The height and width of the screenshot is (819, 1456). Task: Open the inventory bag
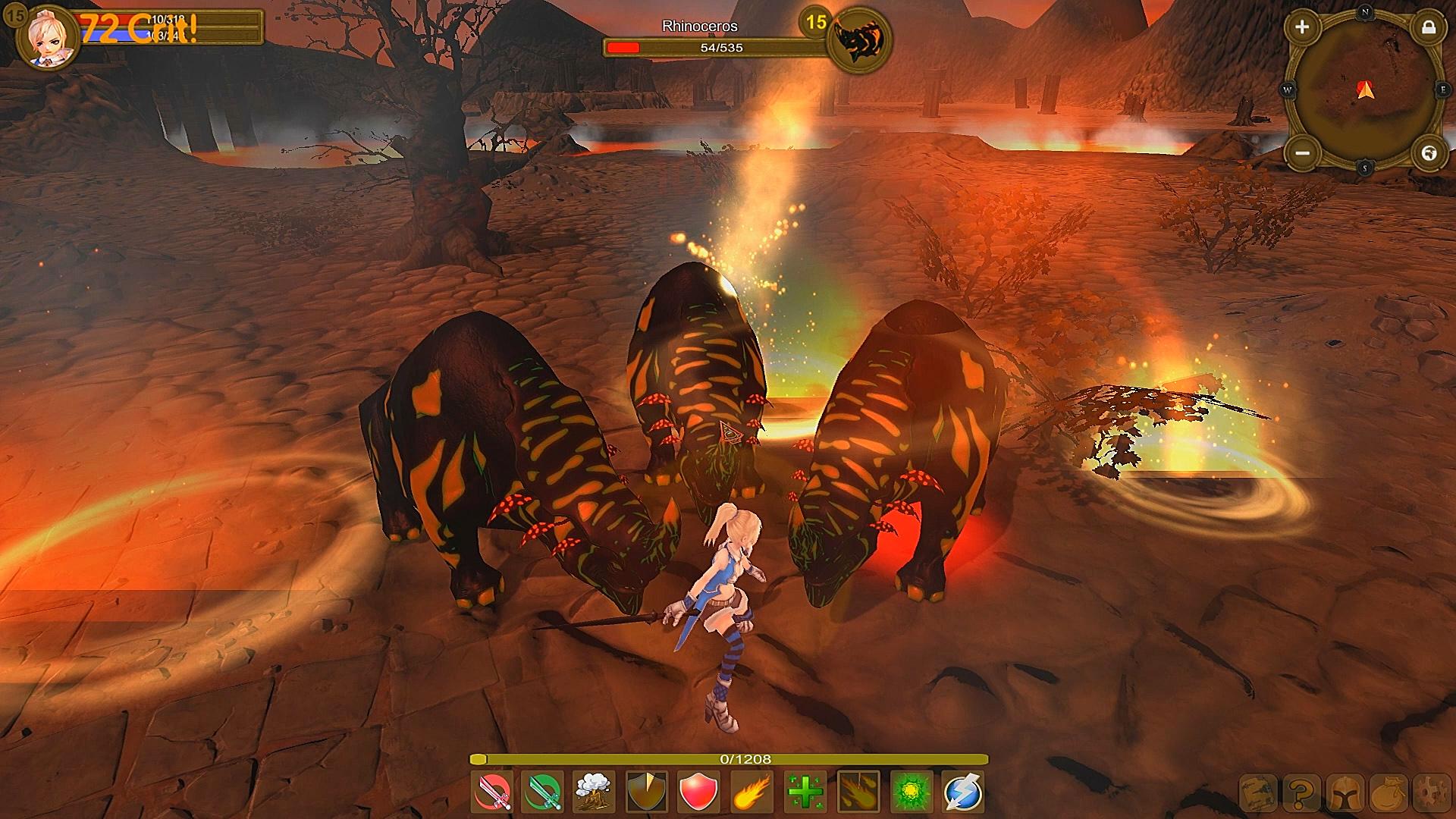click(1389, 793)
